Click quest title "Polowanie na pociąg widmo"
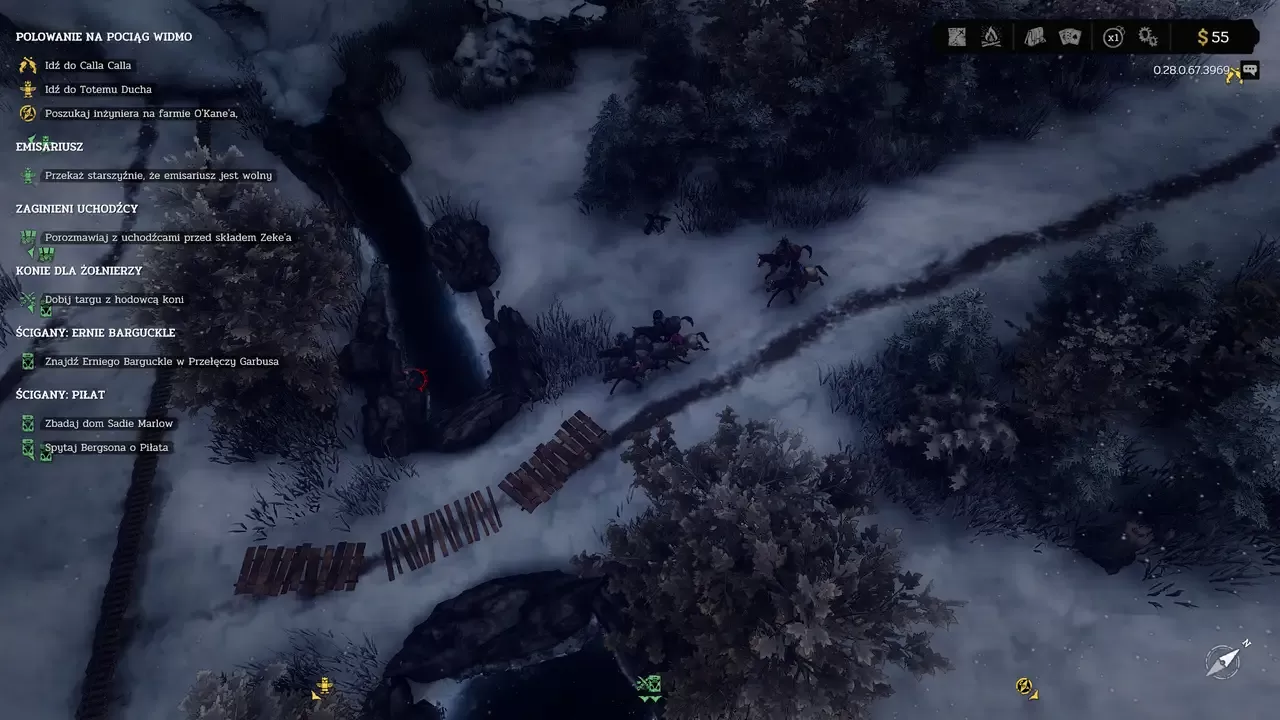 point(104,37)
